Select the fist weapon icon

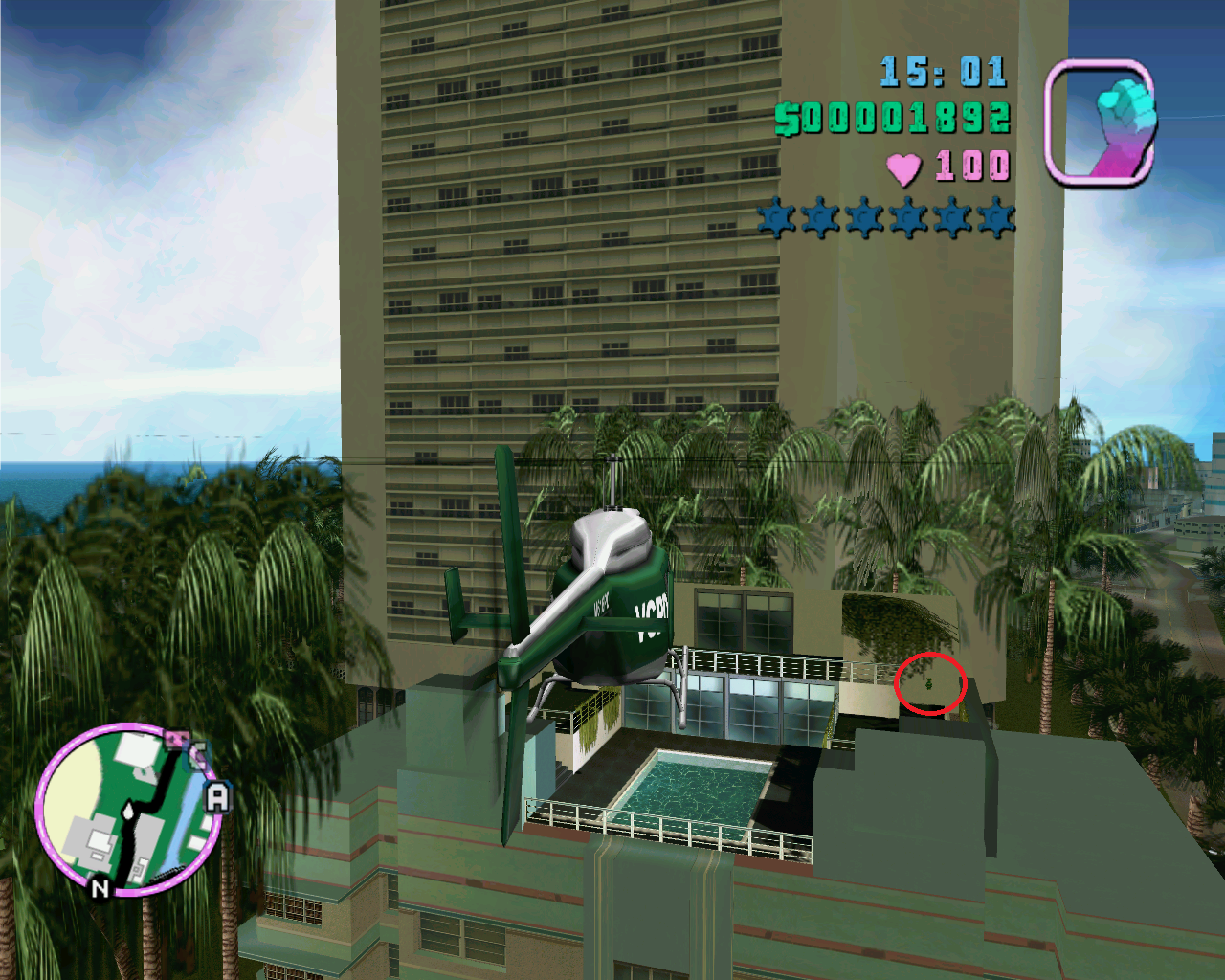(x=1100, y=122)
